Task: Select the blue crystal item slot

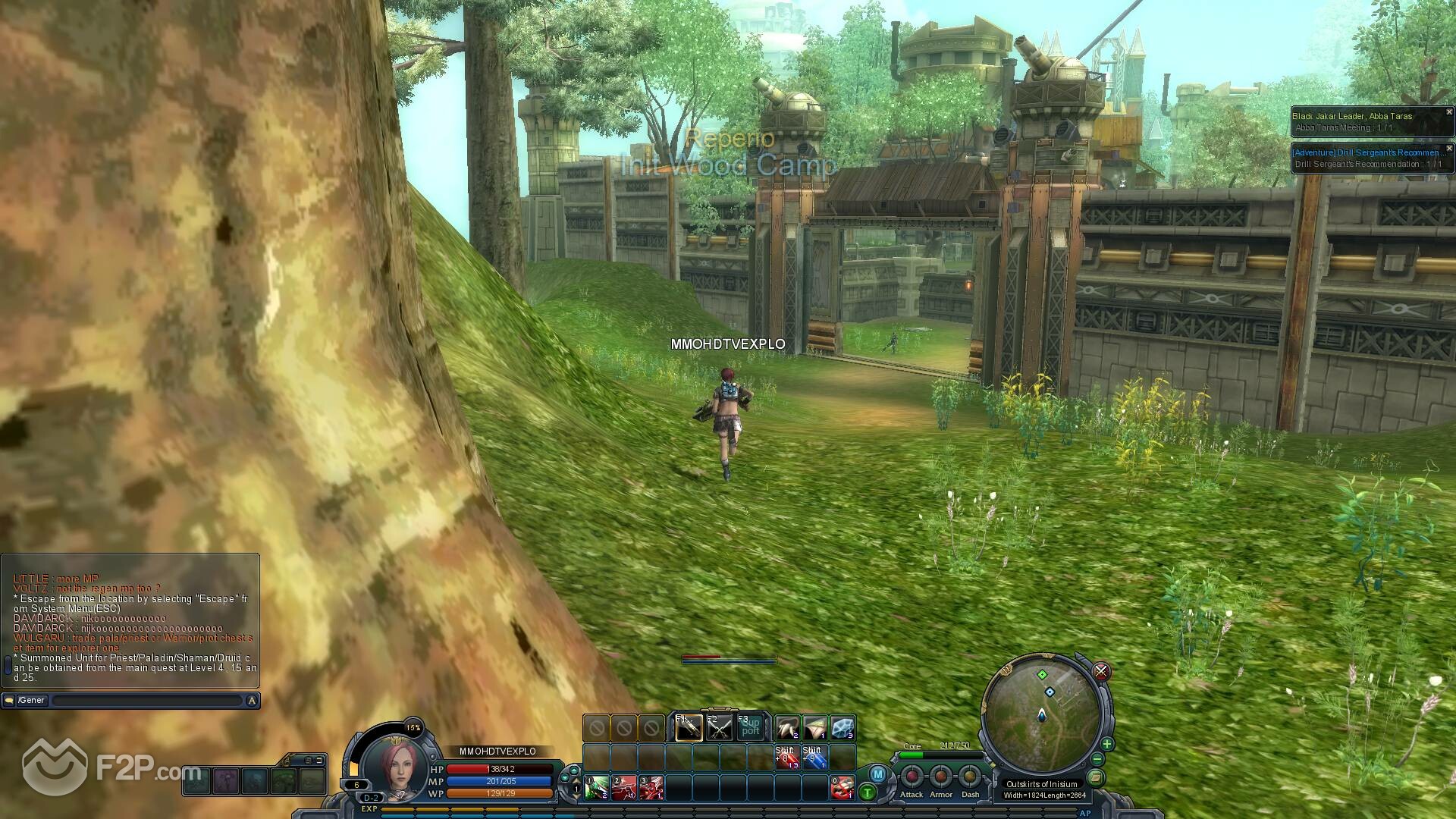Action: click(843, 728)
